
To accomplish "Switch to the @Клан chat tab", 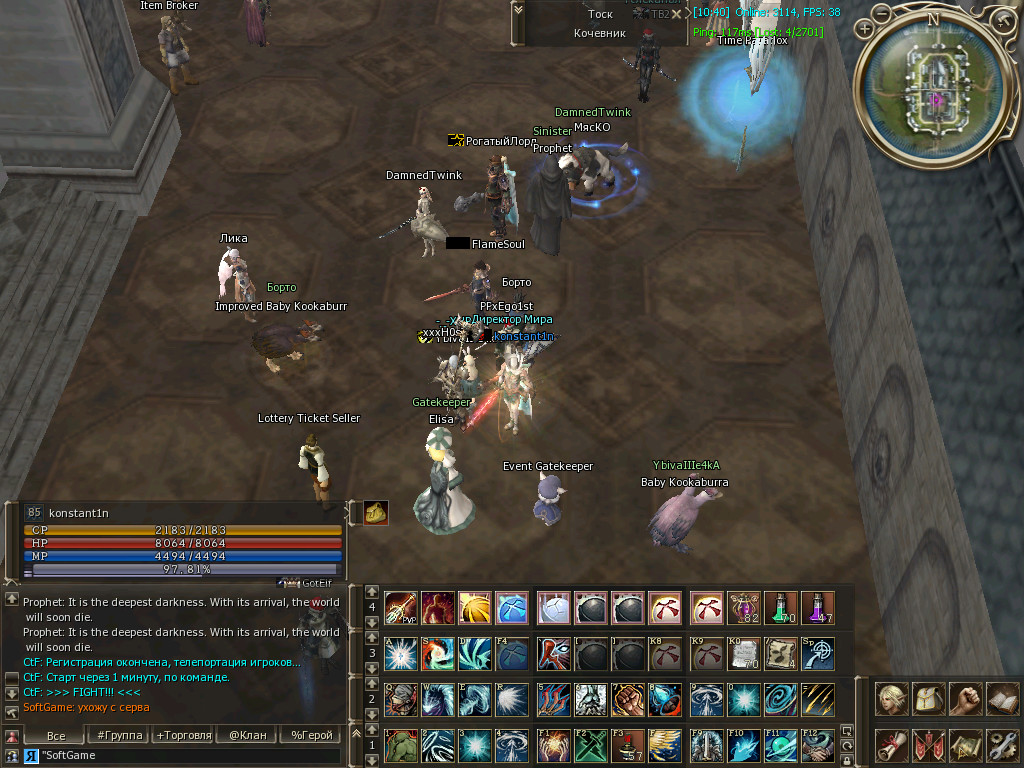I will (x=247, y=735).
